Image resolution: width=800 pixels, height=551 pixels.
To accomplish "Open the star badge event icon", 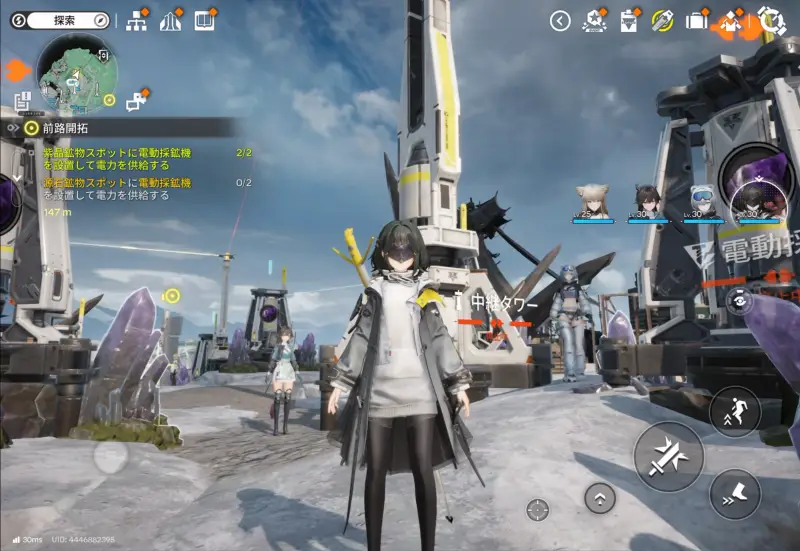I will tap(594, 20).
